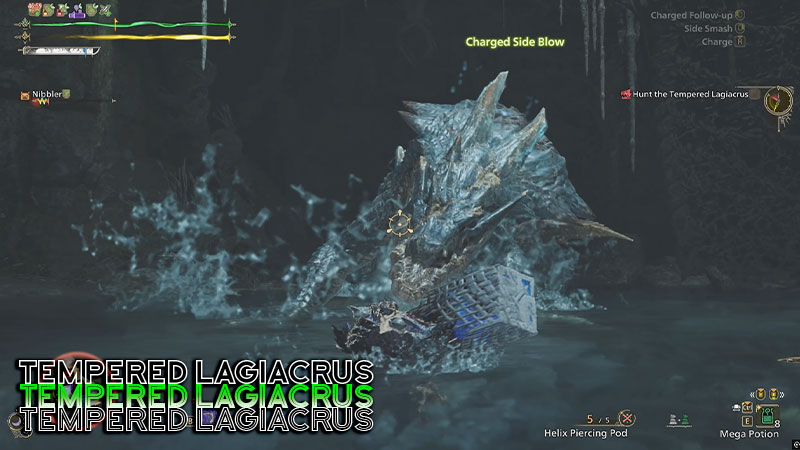800x450 pixels.
Task: Select the Mega Potion item slot
Action: tap(768, 416)
